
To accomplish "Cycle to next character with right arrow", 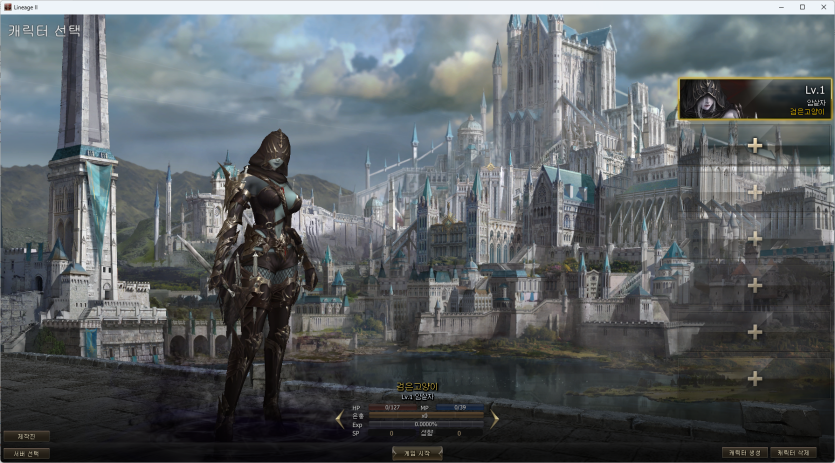I will [493, 419].
